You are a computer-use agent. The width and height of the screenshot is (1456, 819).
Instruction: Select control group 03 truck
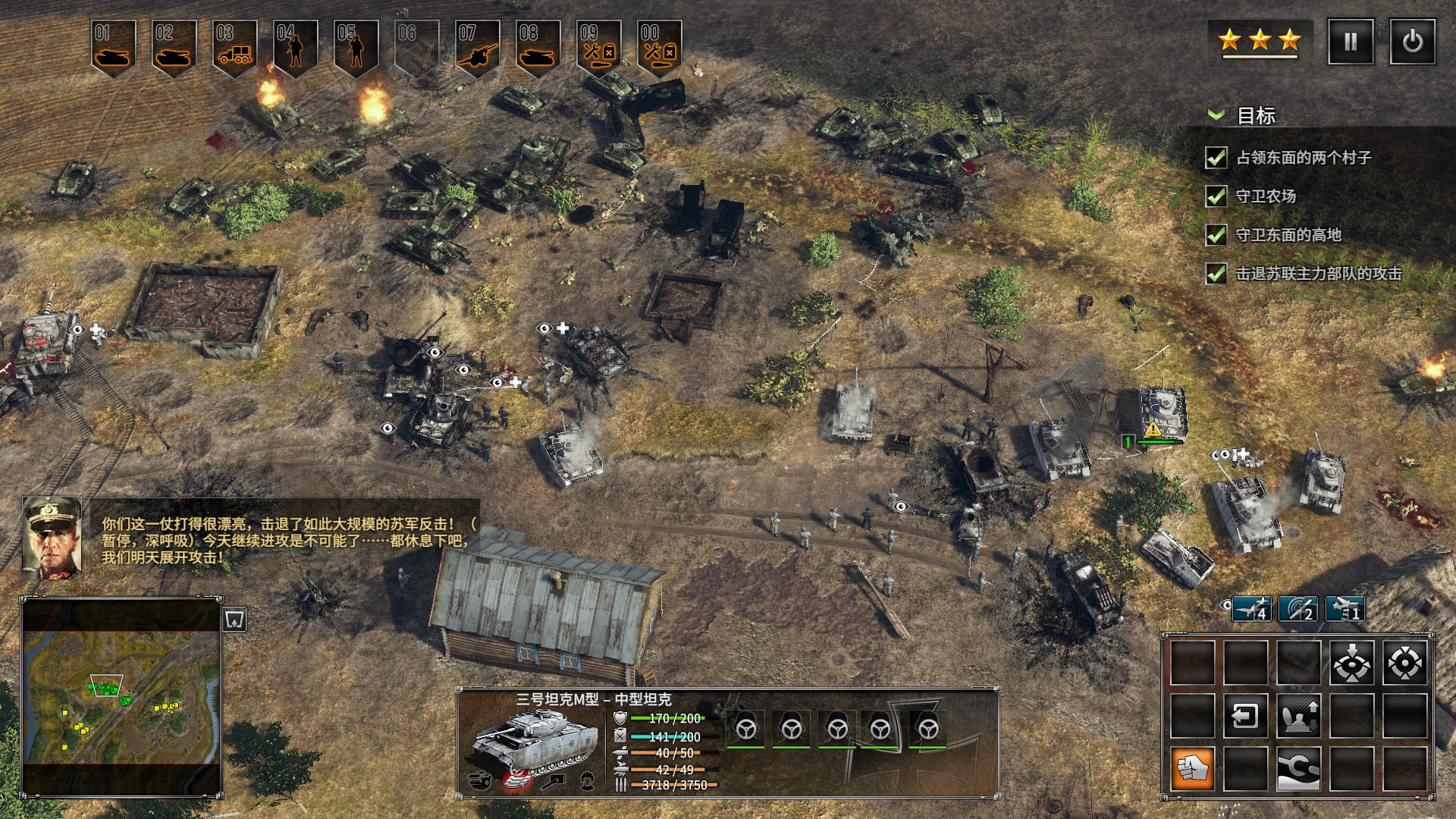[x=235, y=47]
